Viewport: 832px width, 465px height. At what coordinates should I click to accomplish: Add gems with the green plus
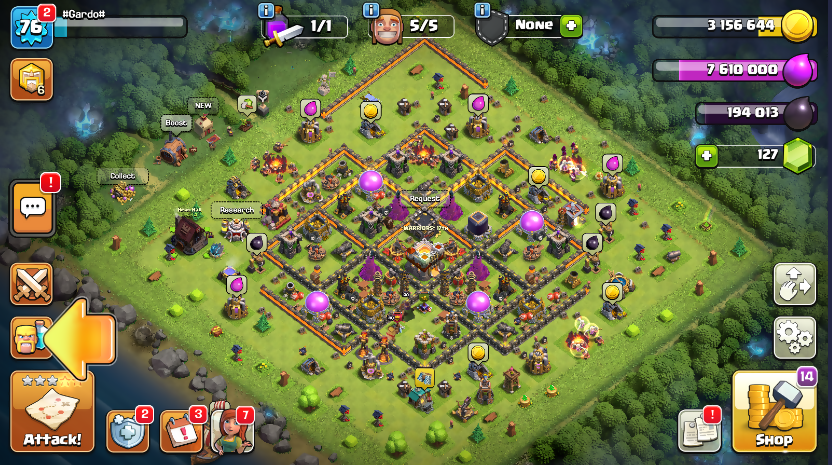point(708,155)
